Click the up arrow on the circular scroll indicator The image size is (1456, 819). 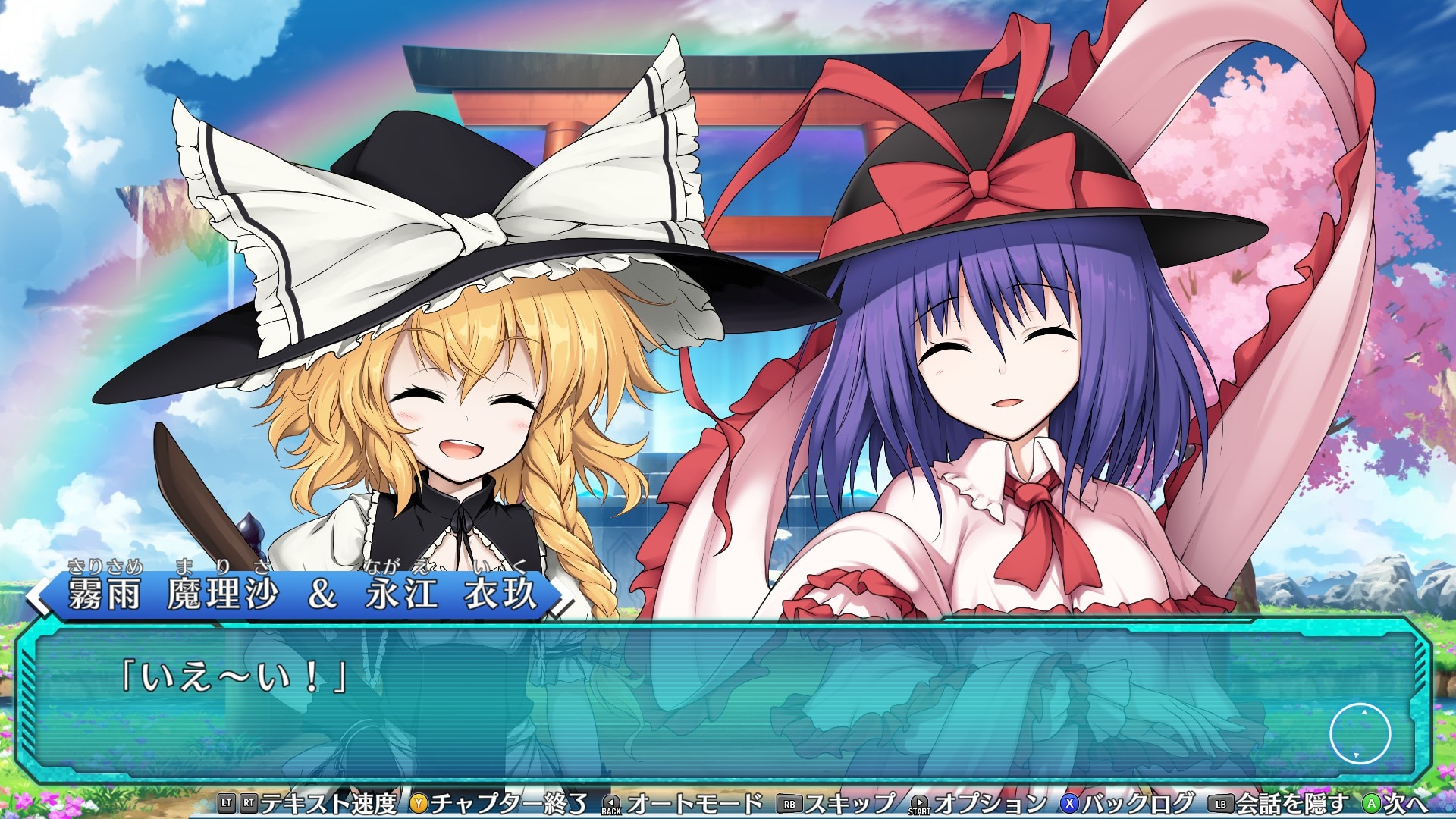click(1364, 712)
